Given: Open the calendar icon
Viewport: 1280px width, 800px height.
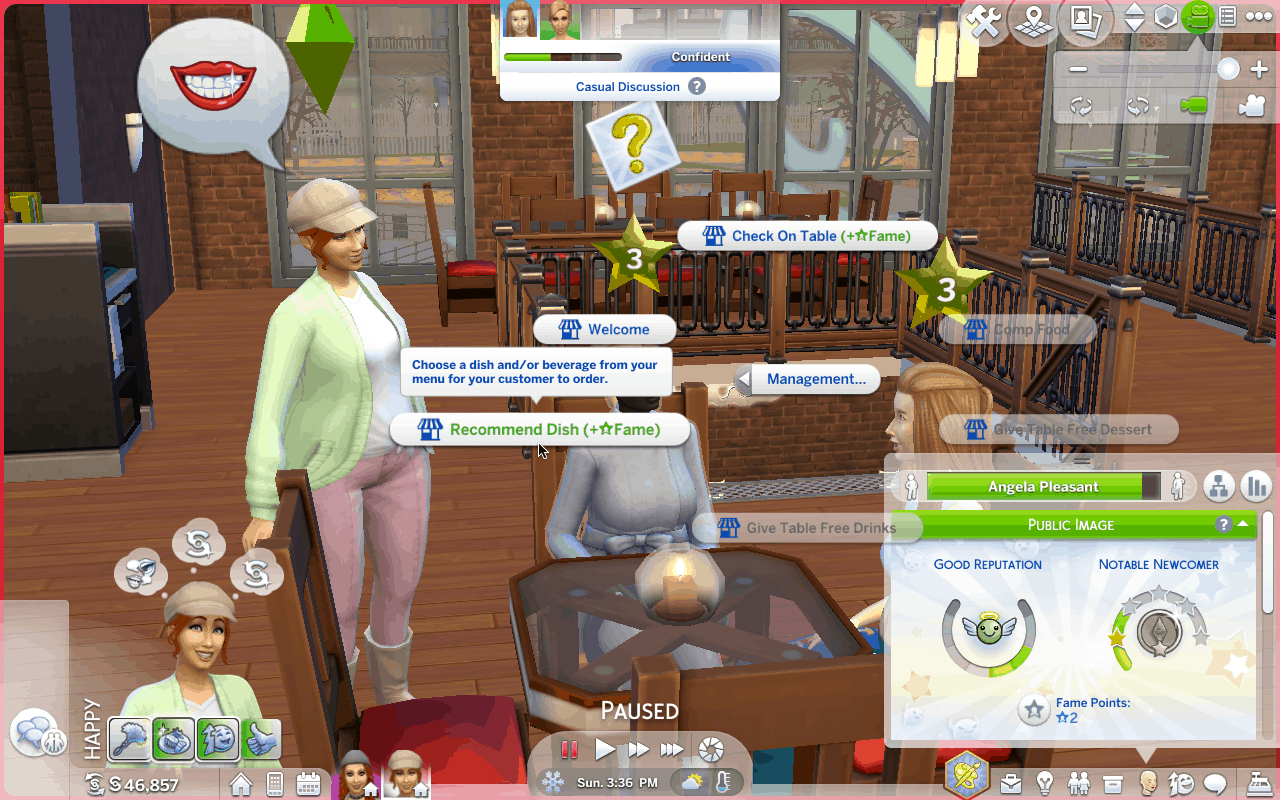Looking at the screenshot, I should 308,783.
